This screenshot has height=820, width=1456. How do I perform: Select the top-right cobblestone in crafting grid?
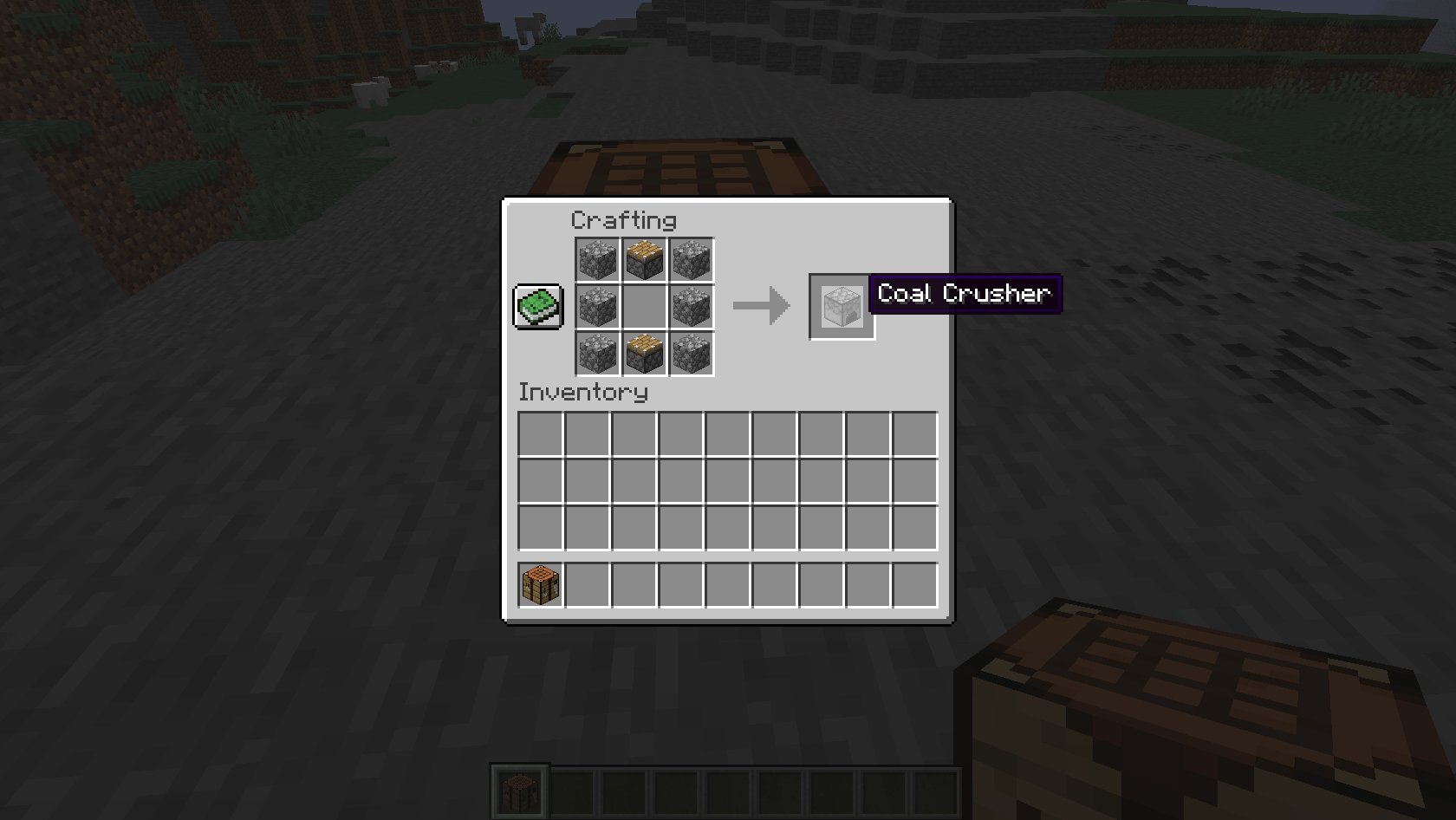pos(692,259)
